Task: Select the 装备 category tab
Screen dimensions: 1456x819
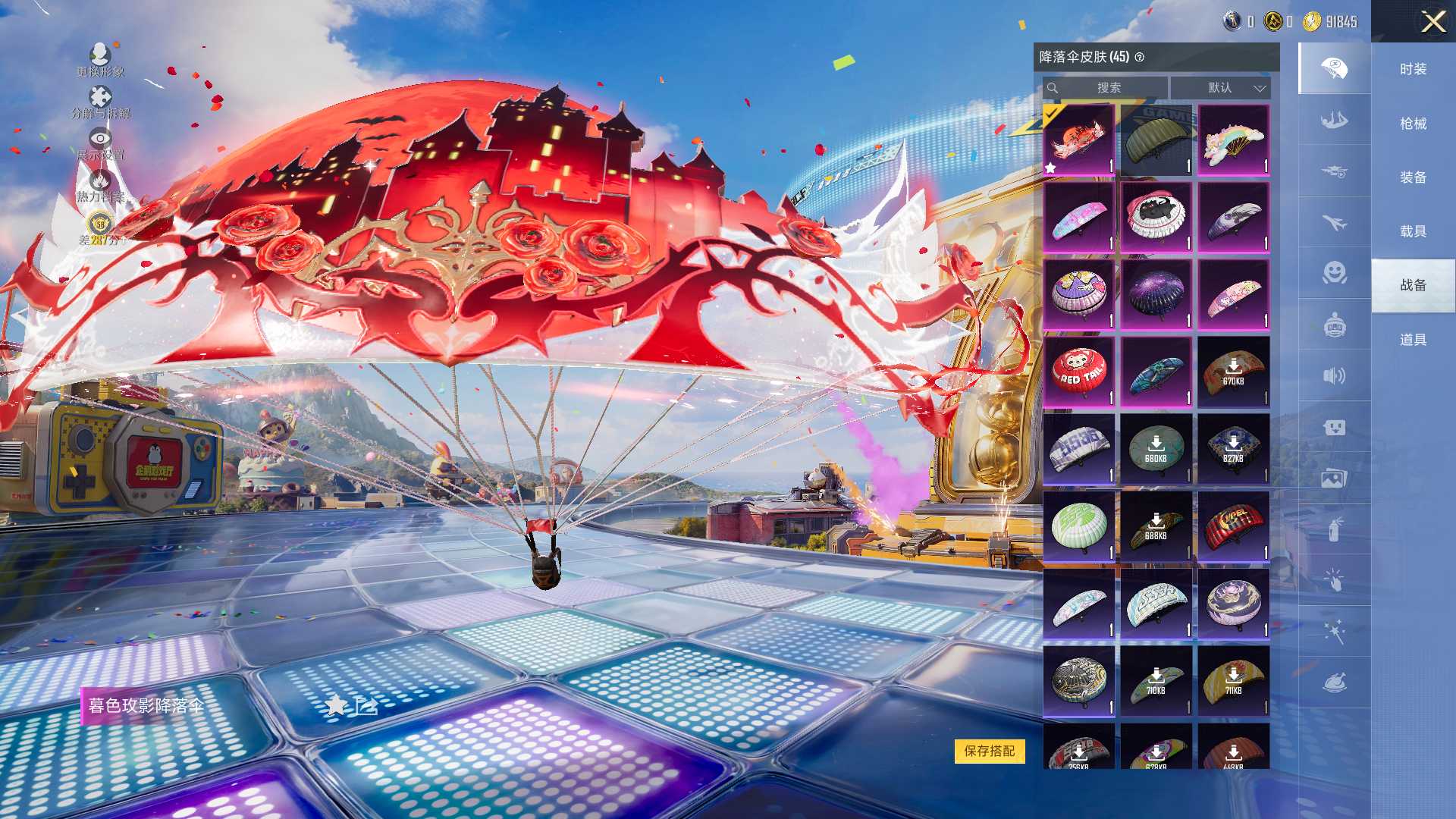Action: [1413, 177]
